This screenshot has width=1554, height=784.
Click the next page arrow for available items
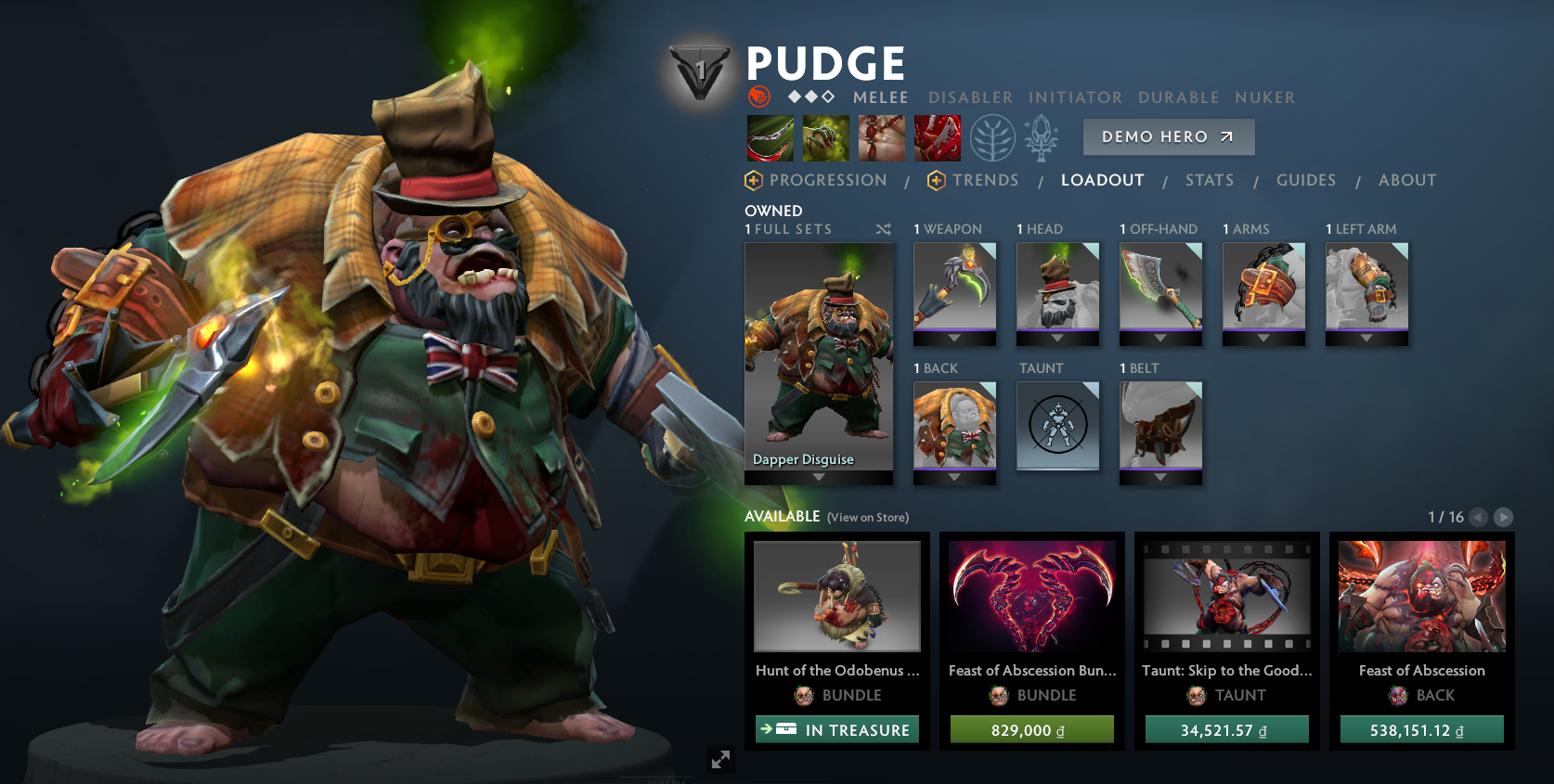tap(1504, 518)
